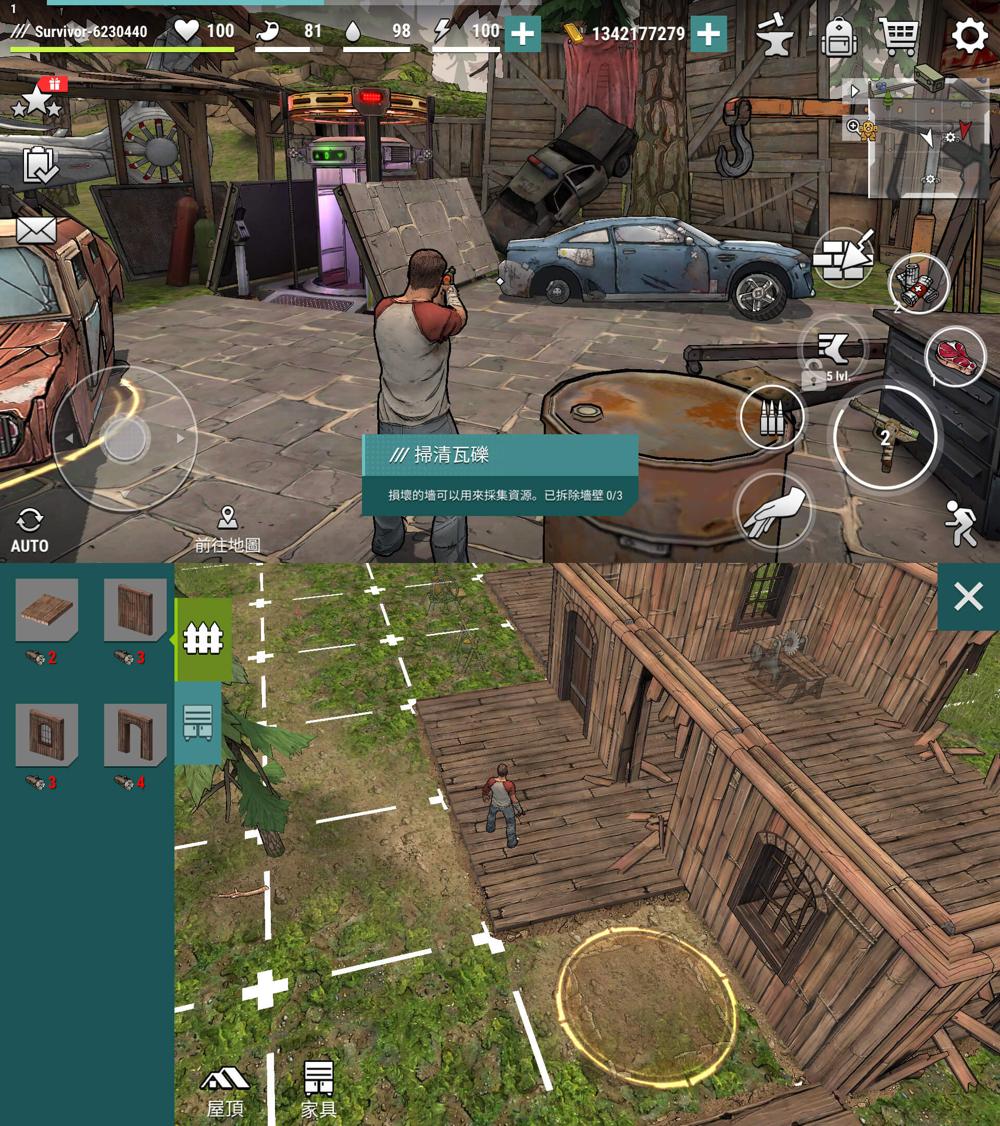Screen dimensions: 1000x1126
Task: Close the building panel
Action: click(968, 597)
